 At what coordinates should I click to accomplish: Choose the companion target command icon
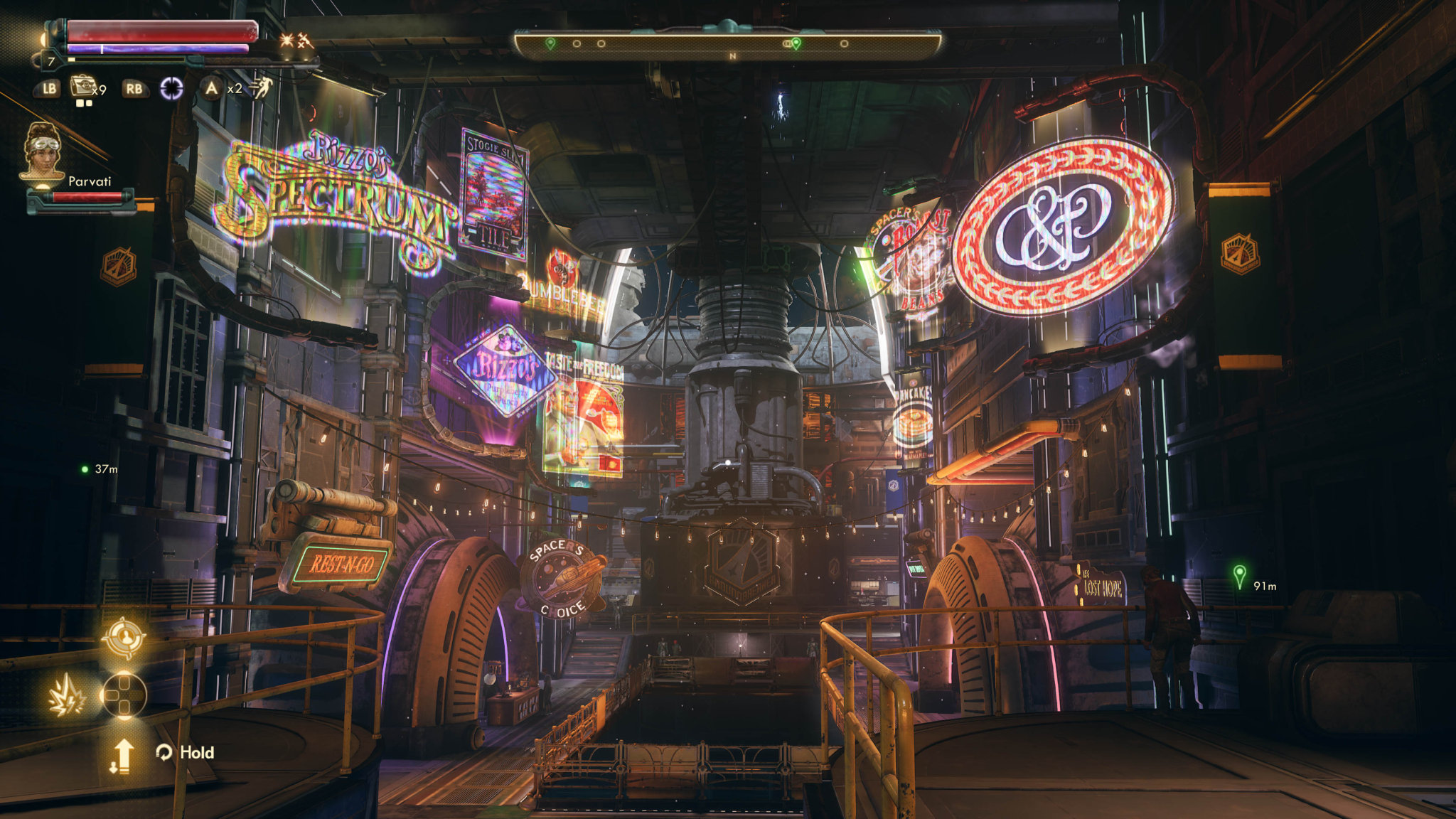pos(124,636)
